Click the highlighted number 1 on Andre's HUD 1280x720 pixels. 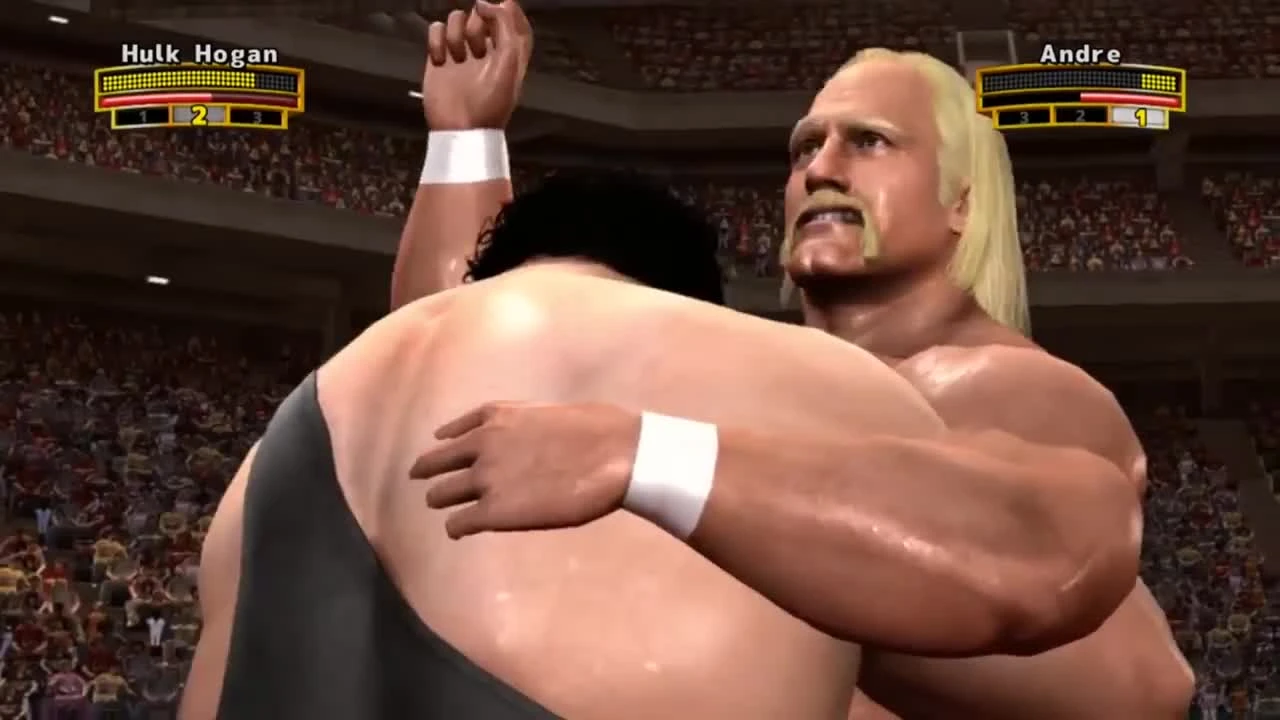coord(1140,116)
